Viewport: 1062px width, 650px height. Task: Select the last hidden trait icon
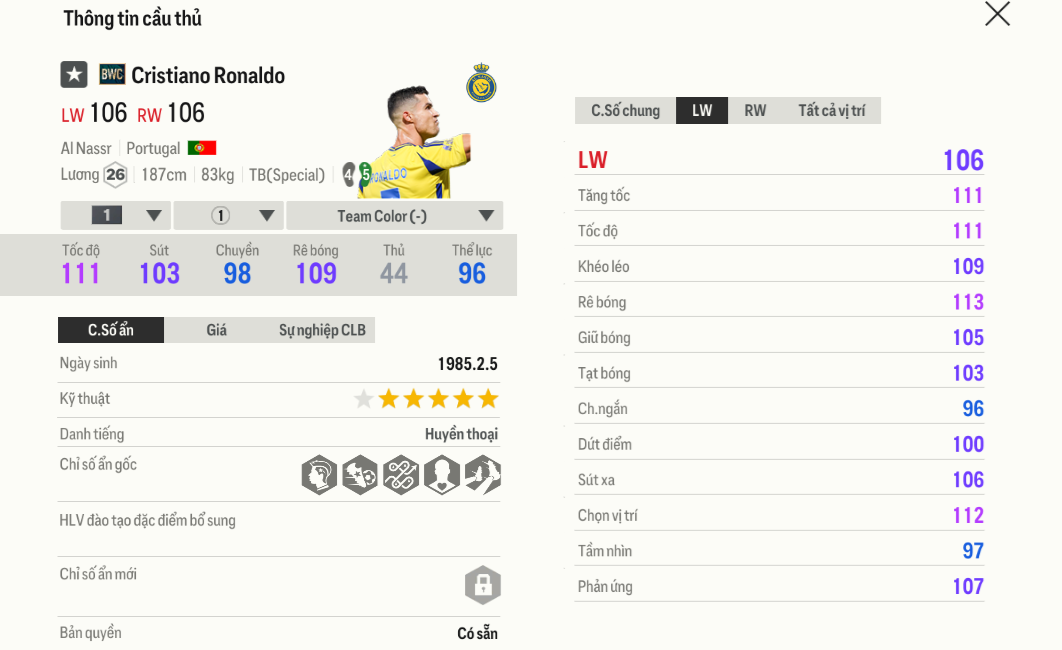pyautogui.click(x=482, y=475)
